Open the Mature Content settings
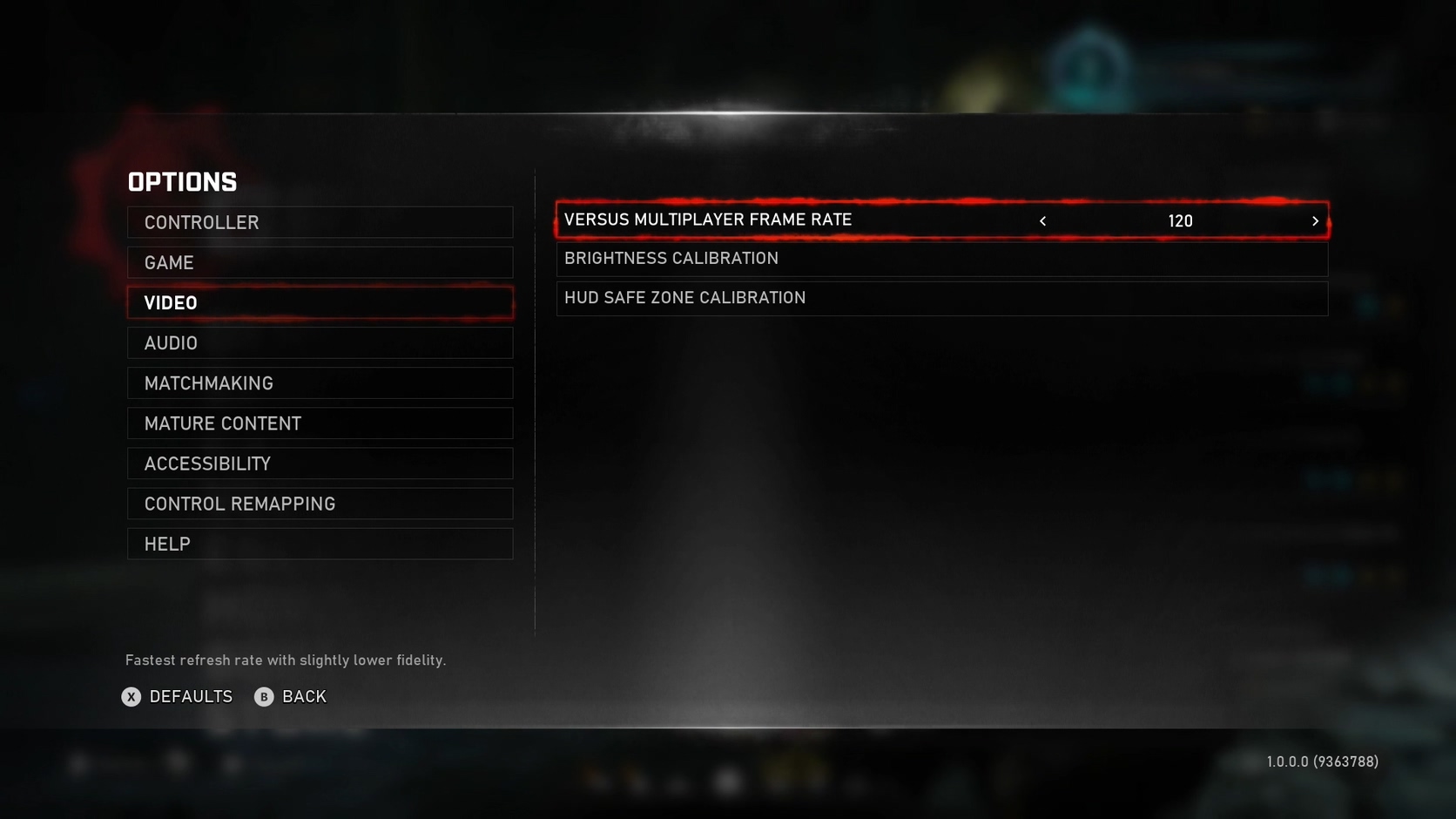The image size is (1456, 819). coord(320,423)
